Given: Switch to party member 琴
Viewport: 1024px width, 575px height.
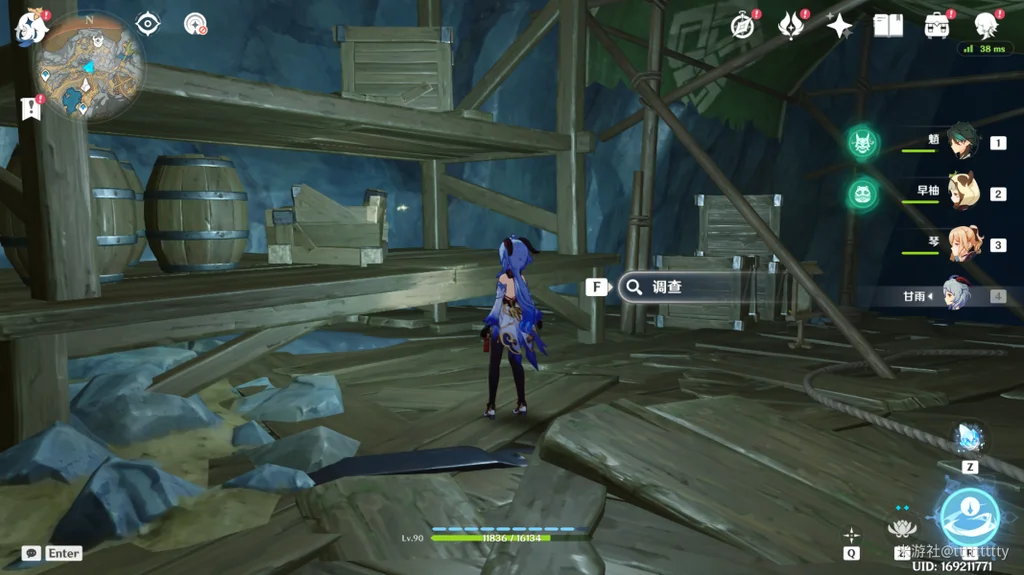Looking at the screenshot, I should coord(964,244).
